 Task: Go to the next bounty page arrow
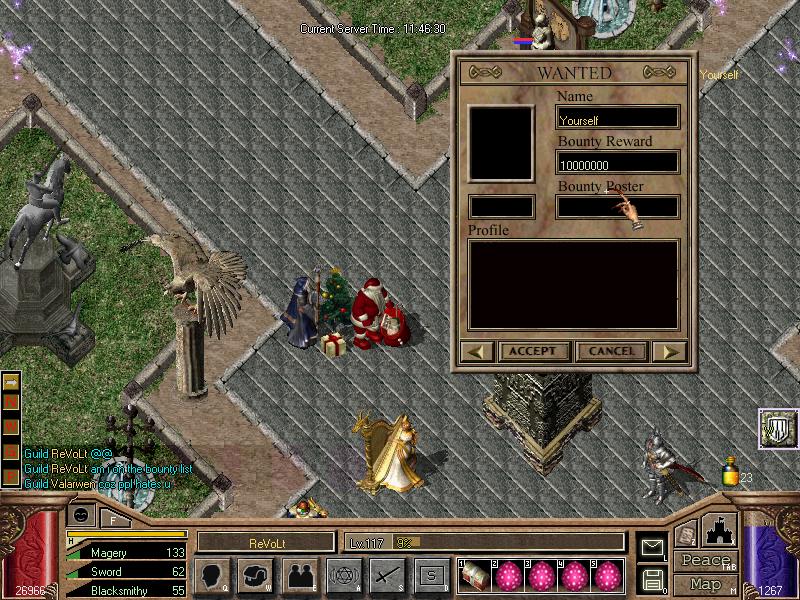670,351
